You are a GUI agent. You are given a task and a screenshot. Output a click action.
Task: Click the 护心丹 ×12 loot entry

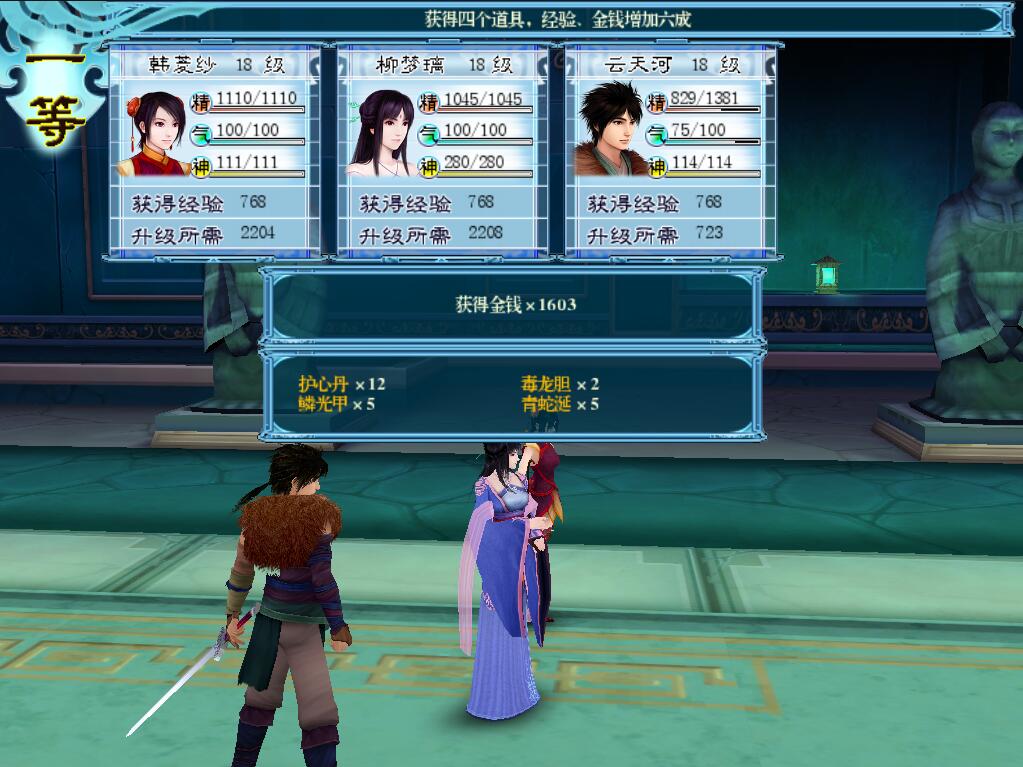(x=341, y=384)
